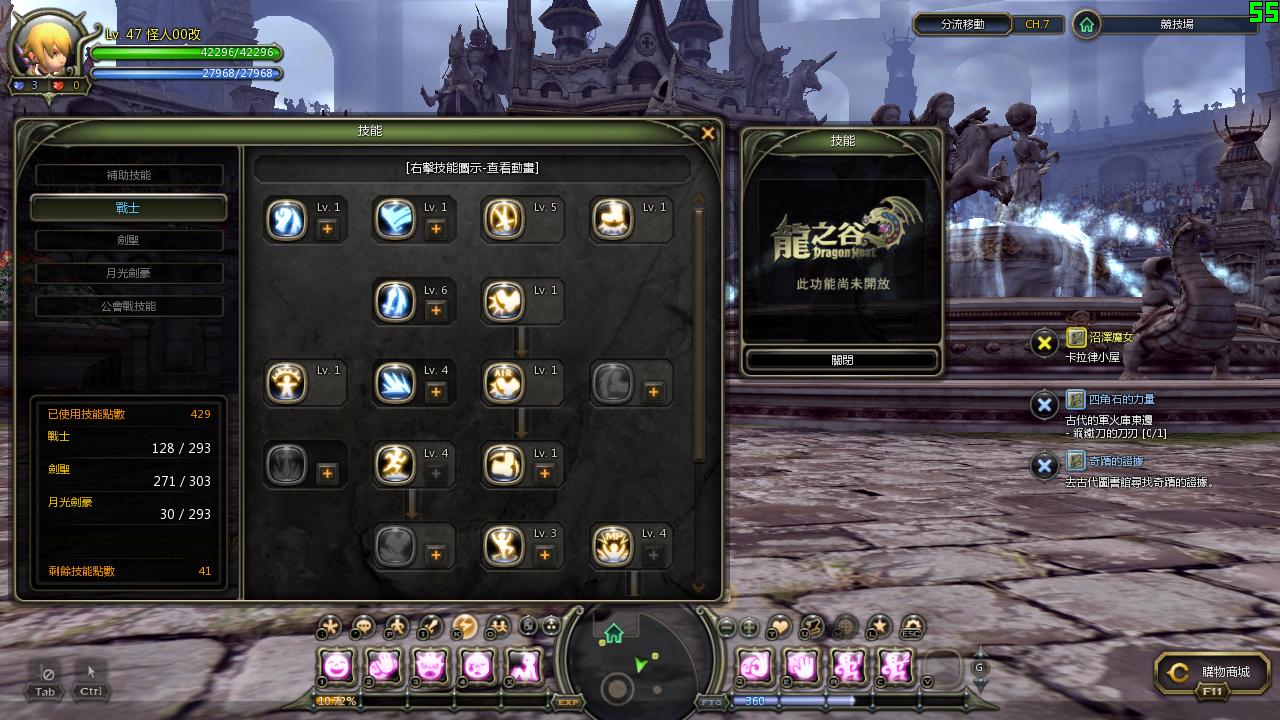Screen dimensions: 1280x720
Task: Open the ESC system menu icon
Action: [x=911, y=627]
